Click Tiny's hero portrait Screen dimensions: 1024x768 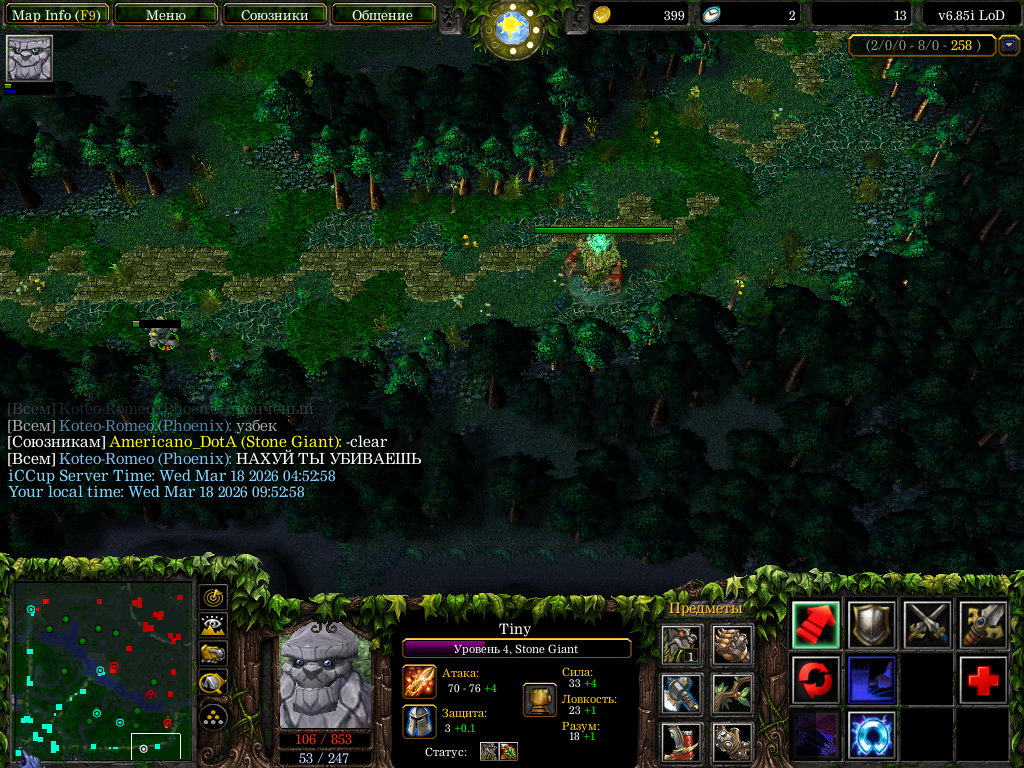pos(325,675)
